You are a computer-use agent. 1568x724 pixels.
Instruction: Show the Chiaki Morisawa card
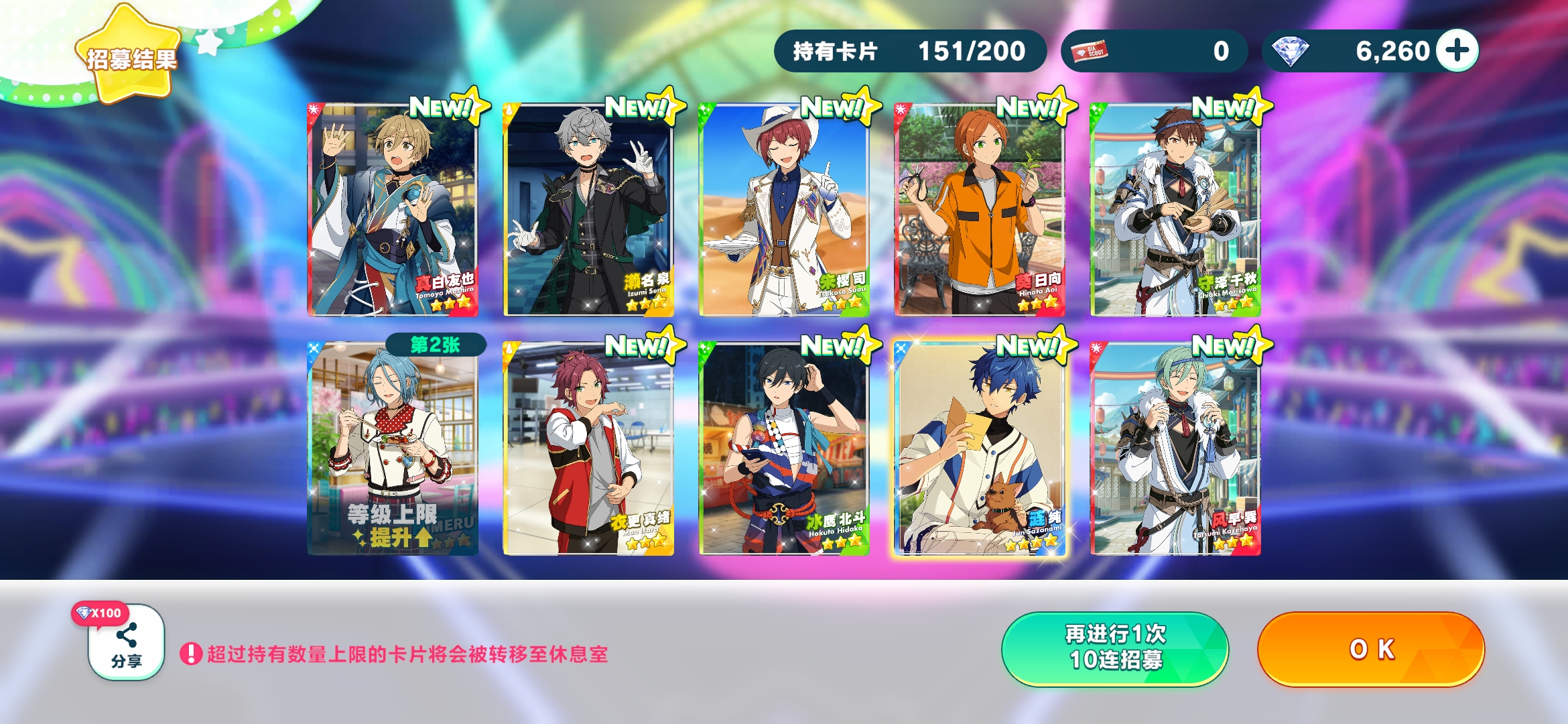tap(1175, 210)
